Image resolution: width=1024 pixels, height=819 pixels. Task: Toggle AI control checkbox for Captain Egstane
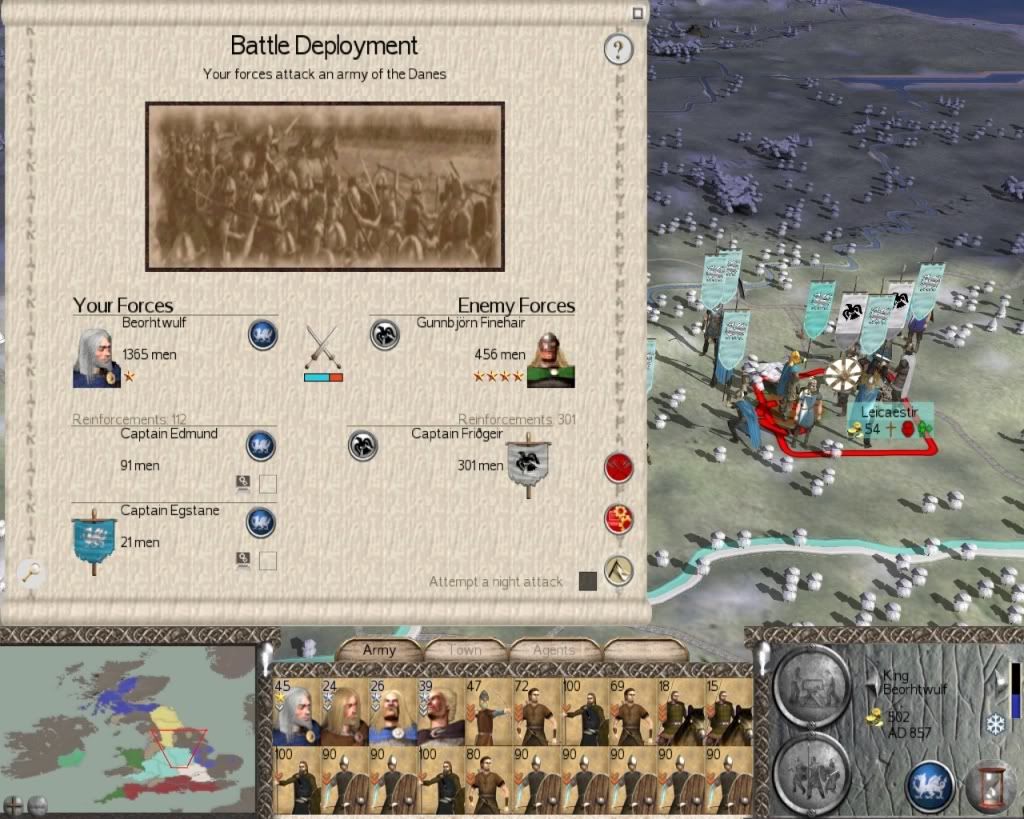268,560
